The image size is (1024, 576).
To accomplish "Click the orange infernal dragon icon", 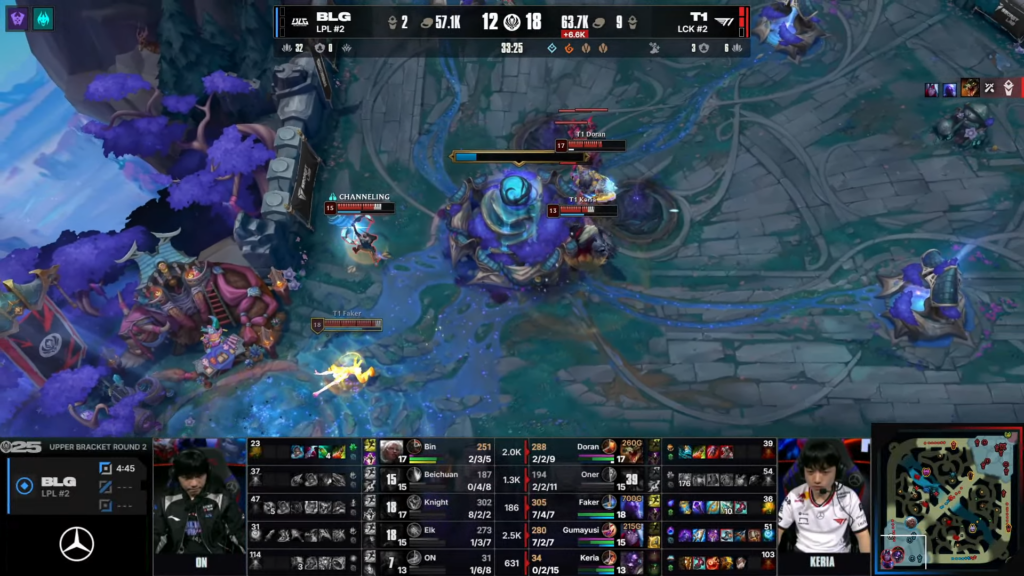I will pyautogui.click(x=570, y=47).
